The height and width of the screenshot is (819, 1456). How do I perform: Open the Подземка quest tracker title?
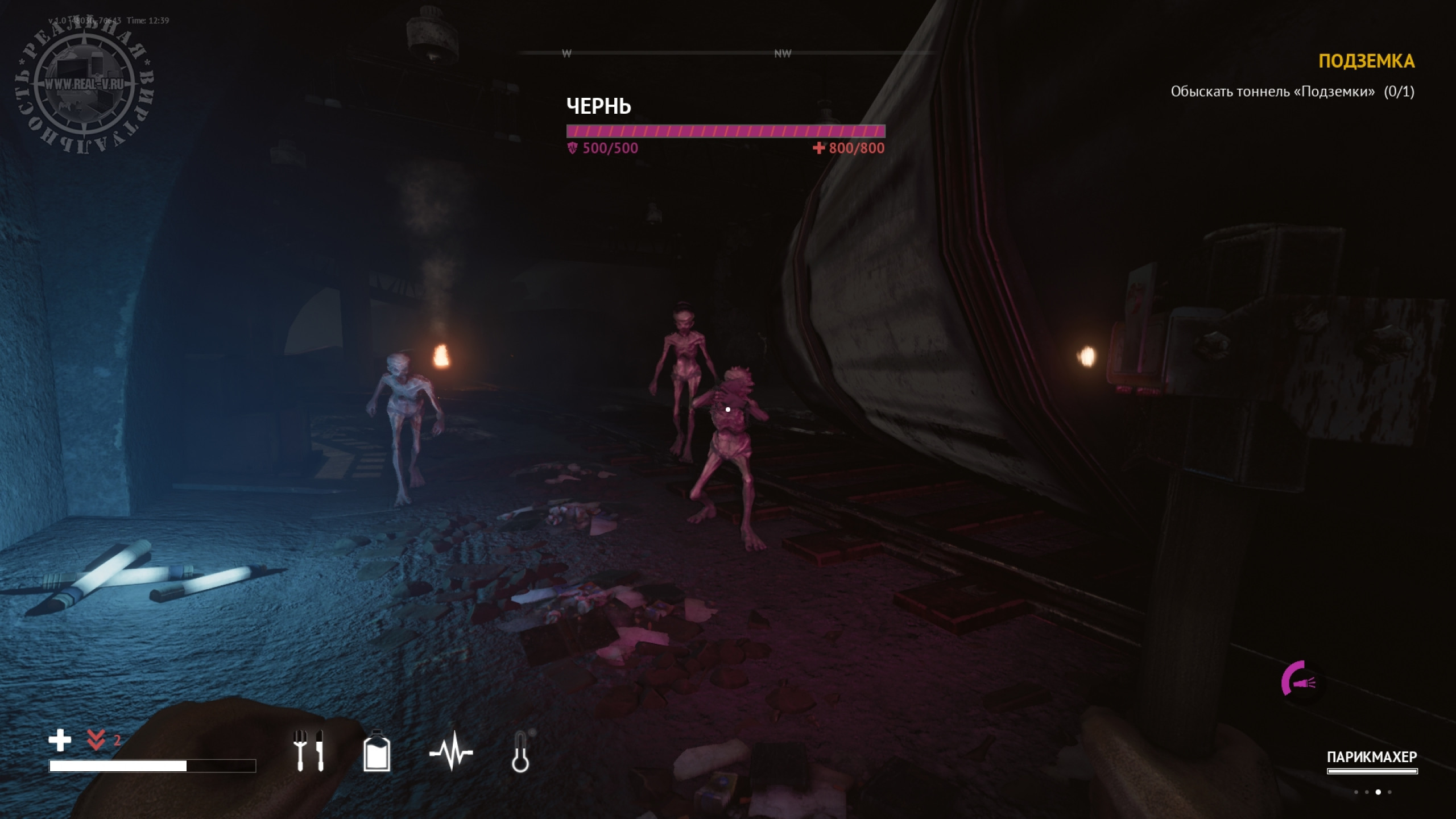(x=1366, y=61)
